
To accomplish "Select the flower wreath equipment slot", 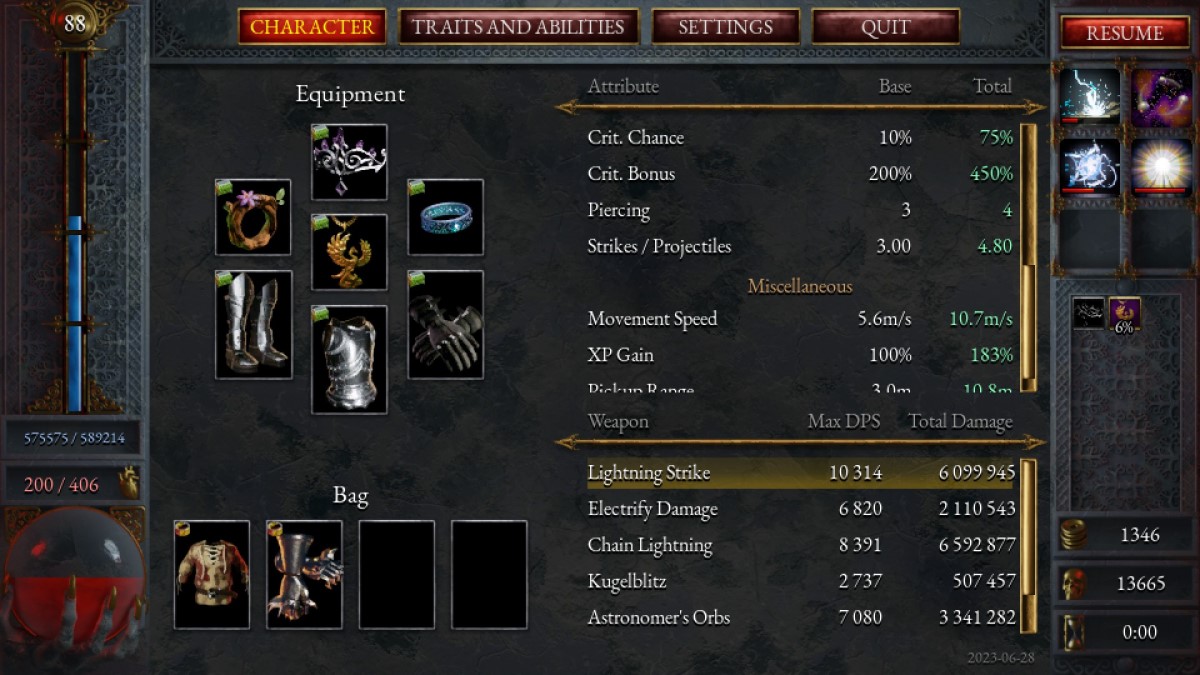I will pos(253,217).
